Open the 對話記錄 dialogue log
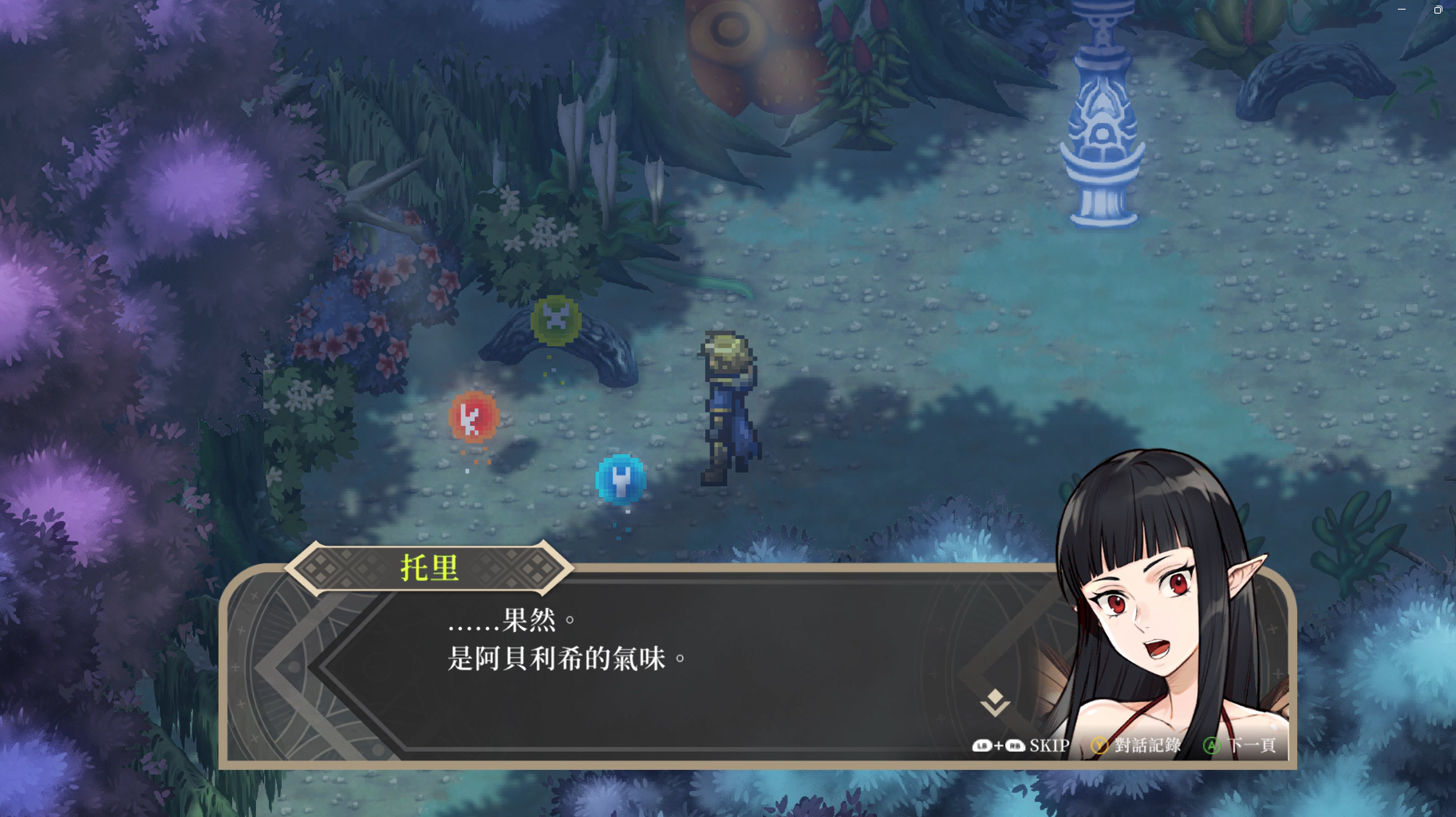Screen dimensions: 1456x817 pyautogui.click(x=1146, y=745)
